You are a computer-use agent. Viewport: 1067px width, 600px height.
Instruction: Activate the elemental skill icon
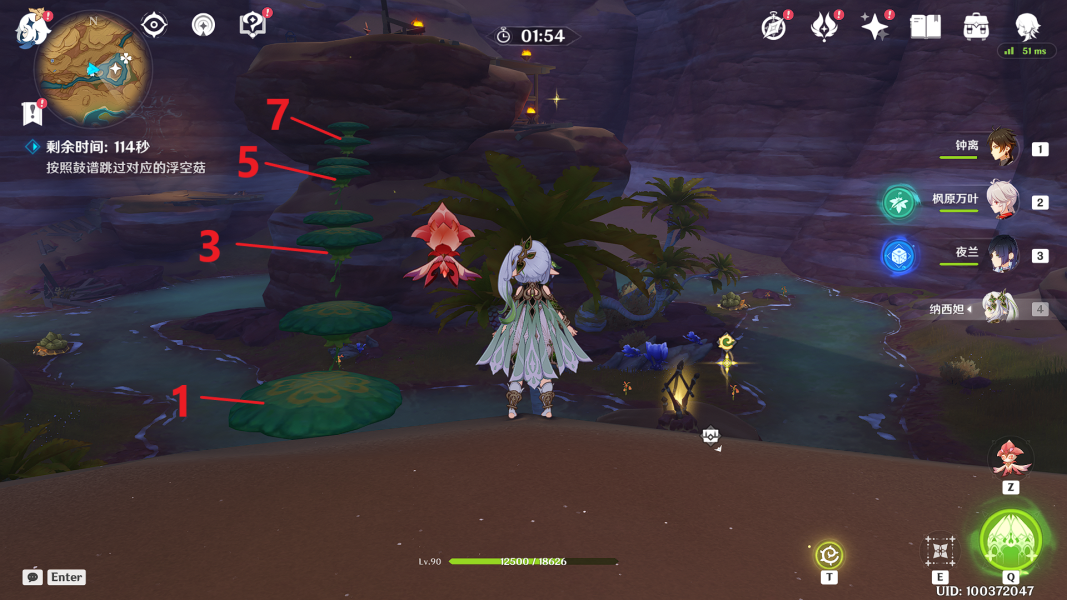pyautogui.click(x=940, y=551)
